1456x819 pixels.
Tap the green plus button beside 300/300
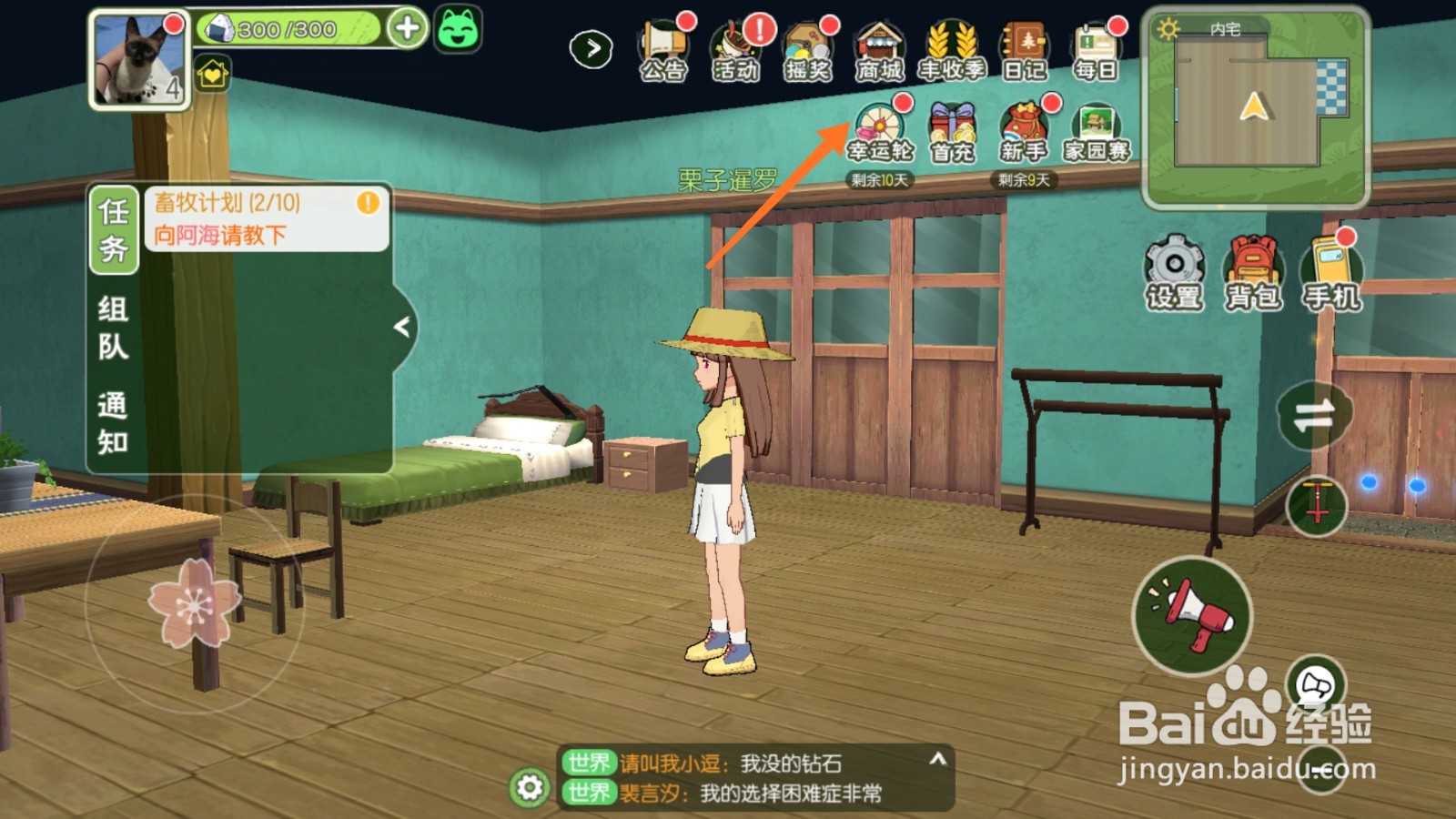coord(407,28)
